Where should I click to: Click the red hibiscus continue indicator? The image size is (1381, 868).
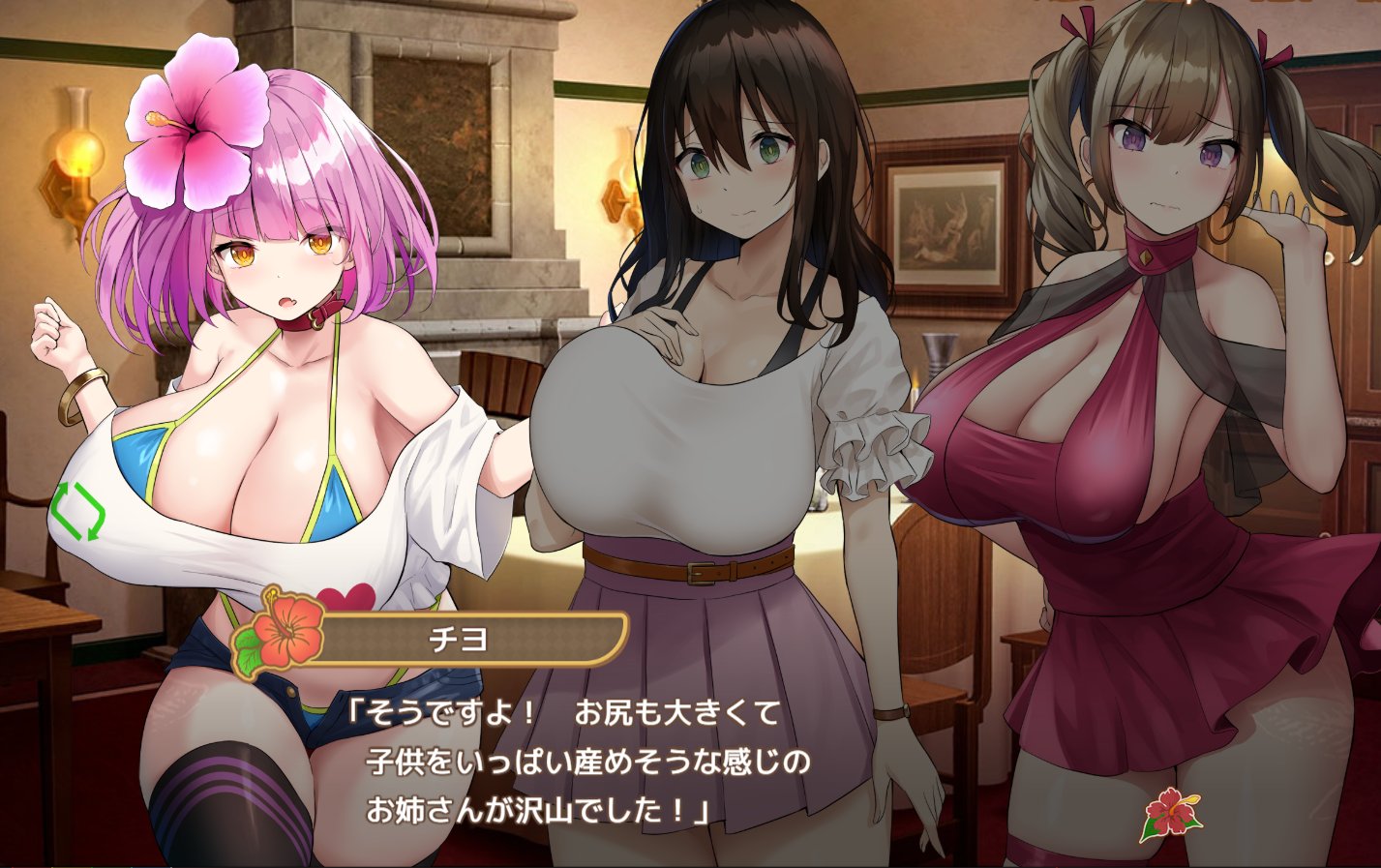click(x=1169, y=813)
